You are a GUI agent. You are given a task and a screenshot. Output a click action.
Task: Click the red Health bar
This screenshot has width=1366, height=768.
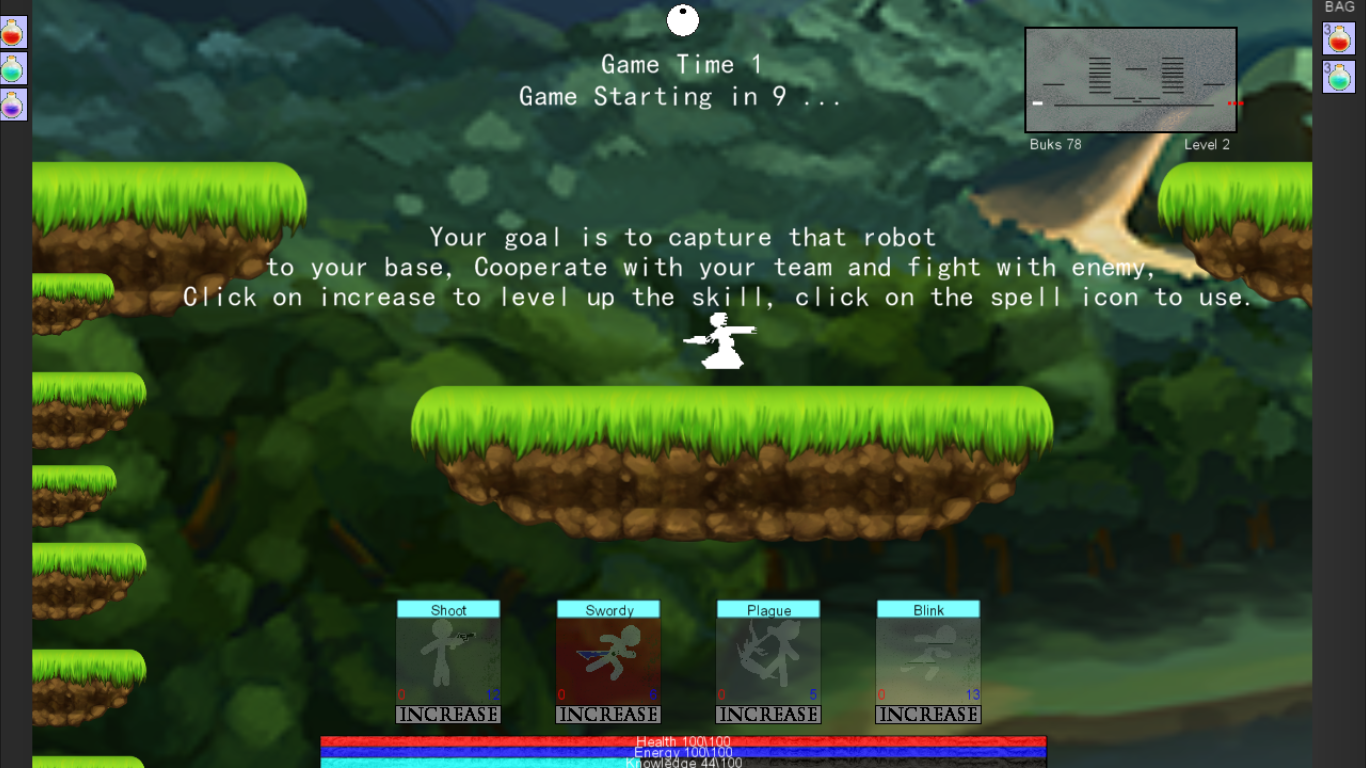(x=683, y=741)
